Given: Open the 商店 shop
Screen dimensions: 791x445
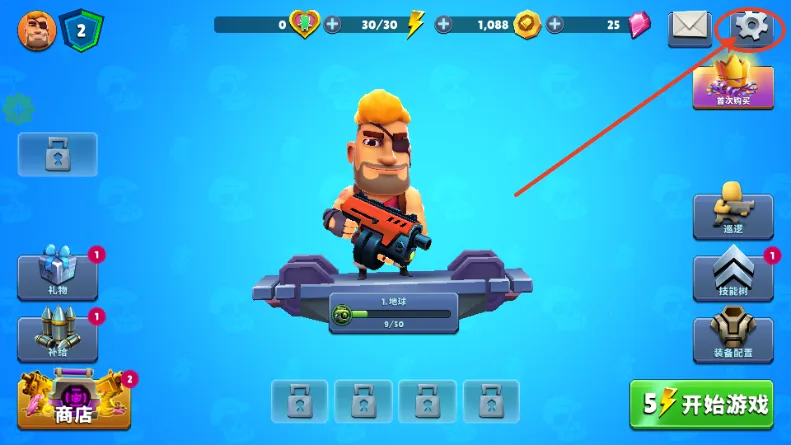Looking at the screenshot, I should [73, 402].
